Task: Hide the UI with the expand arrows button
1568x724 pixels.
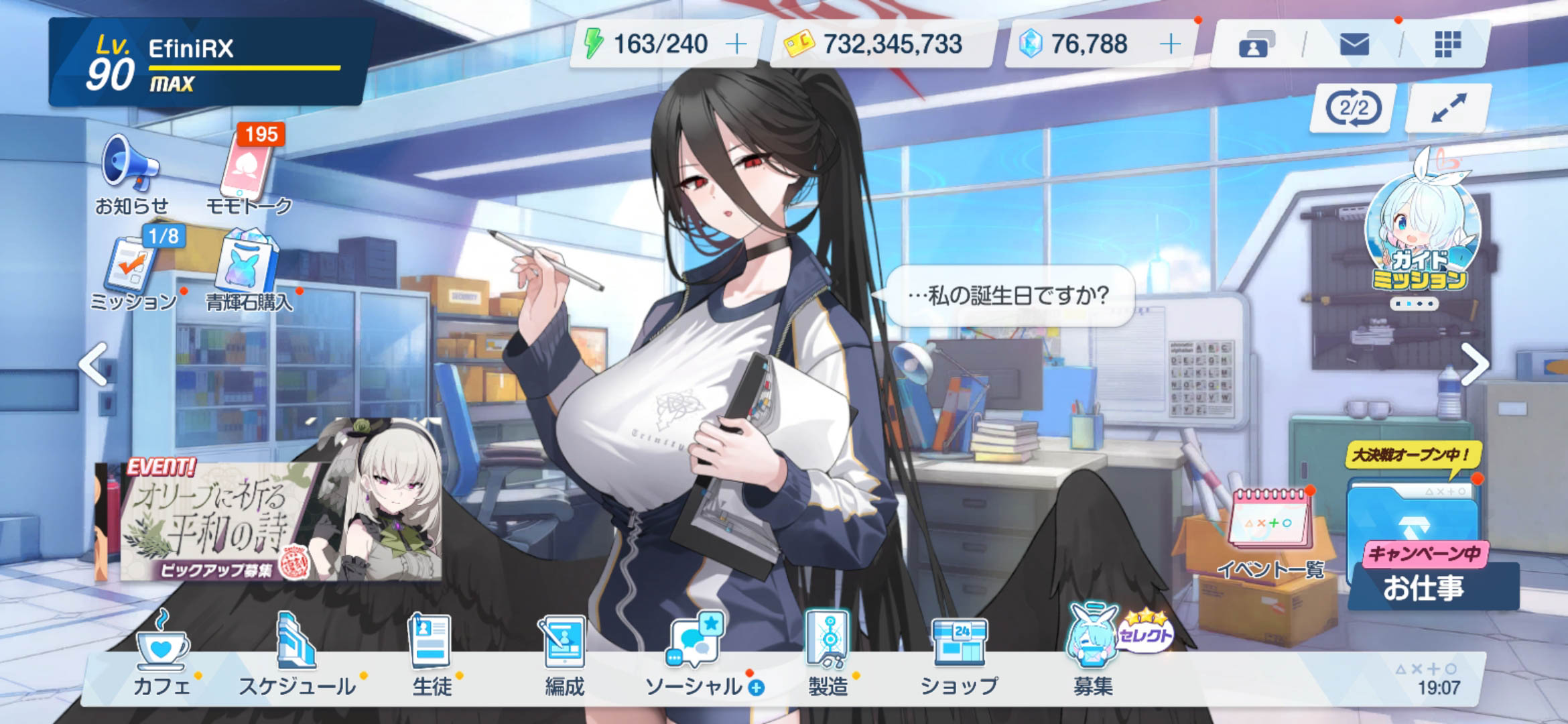Action: click(x=1448, y=108)
